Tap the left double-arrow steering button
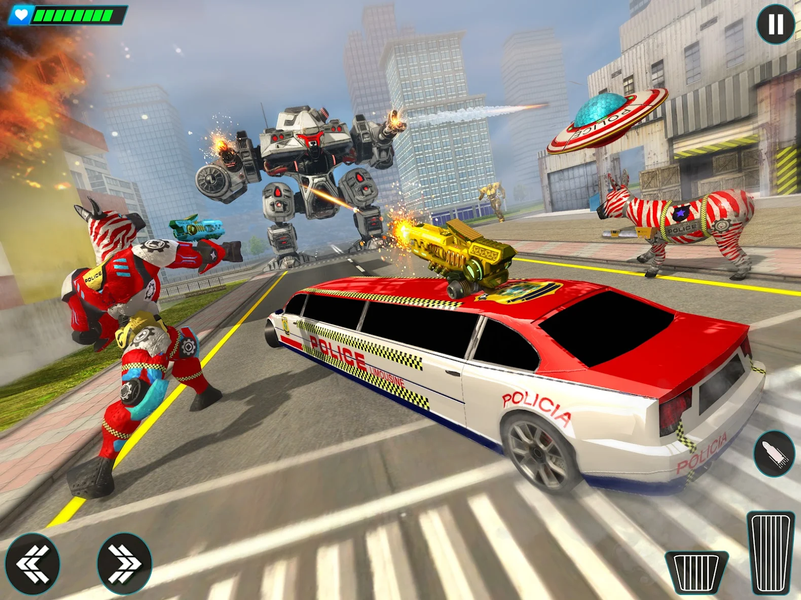The width and height of the screenshot is (801, 600). click(x=32, y=564)
